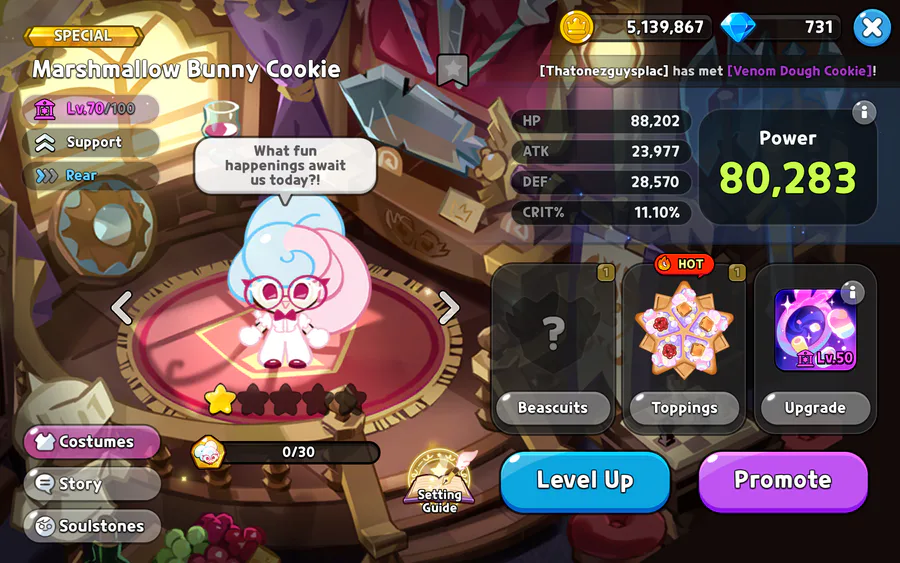Open the Costumes menu
This screenshot has height=563, width=900.
(x=93, y=442)
